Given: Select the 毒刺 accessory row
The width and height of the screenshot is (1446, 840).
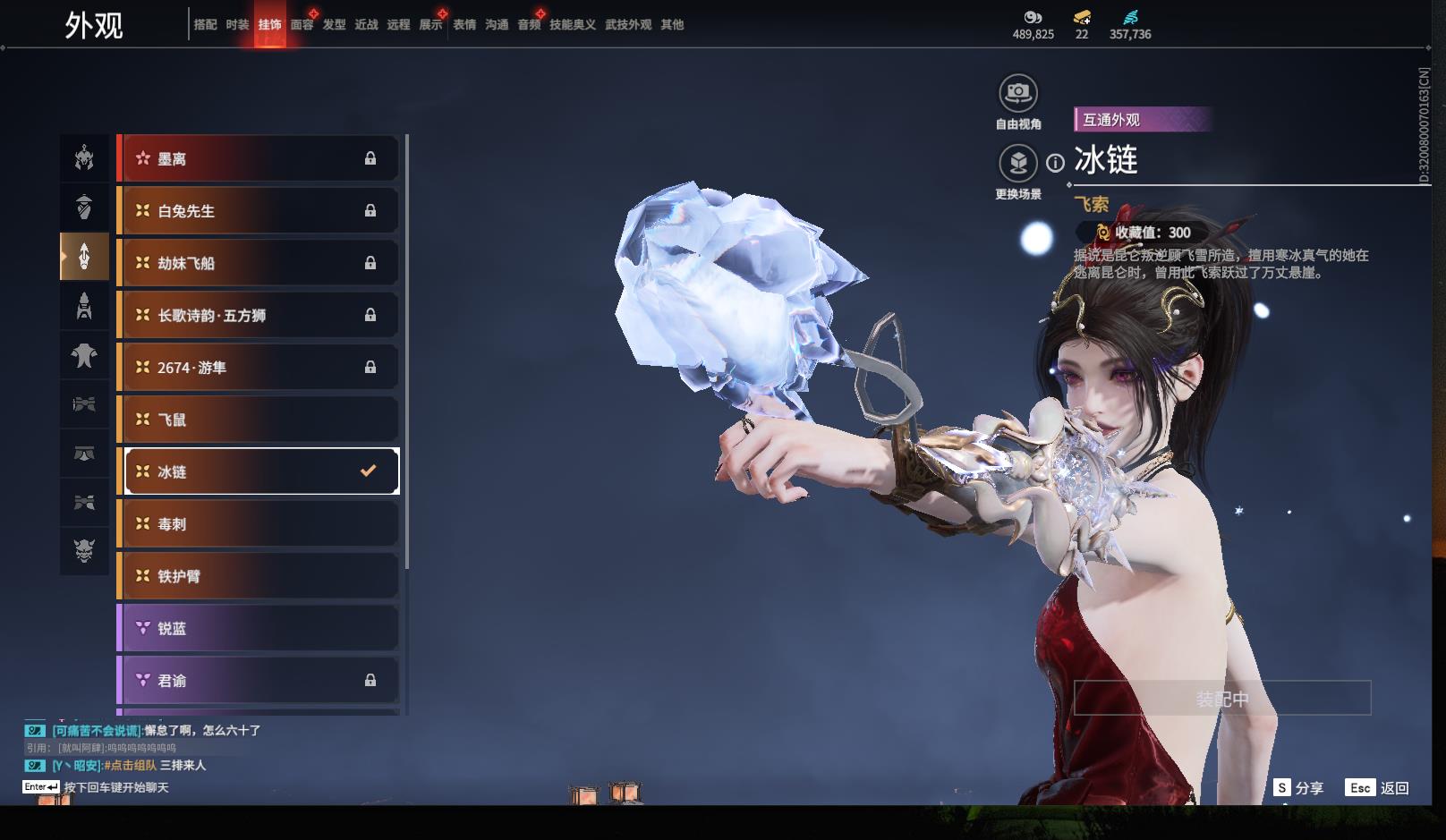Looking at the screenshot, I should pyautogui.click(x=259, y=524).
